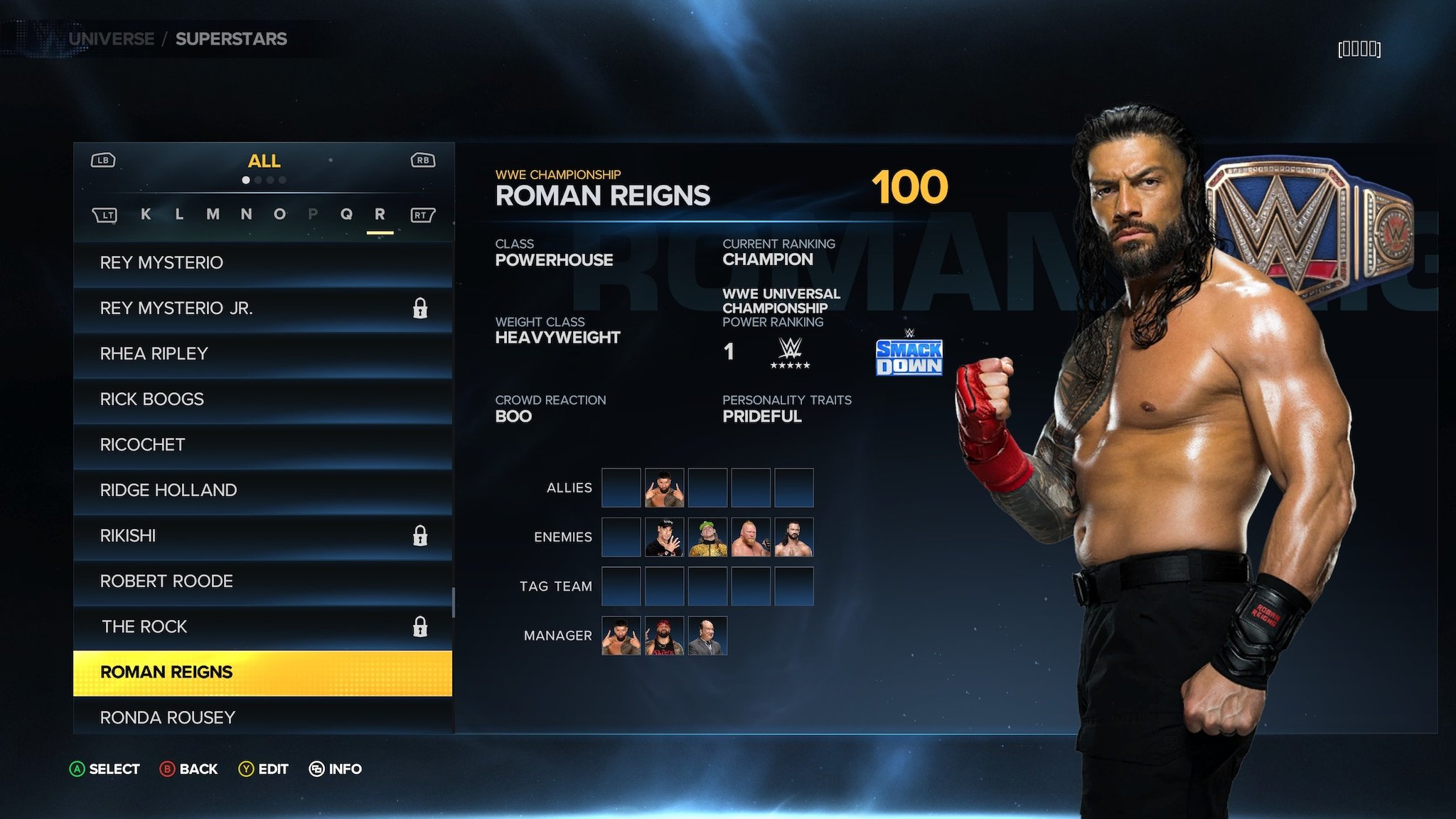1456x819 pixels.
Task: Click the ALL category tab header
Action: pyautogui.click(x=264, y=161)
